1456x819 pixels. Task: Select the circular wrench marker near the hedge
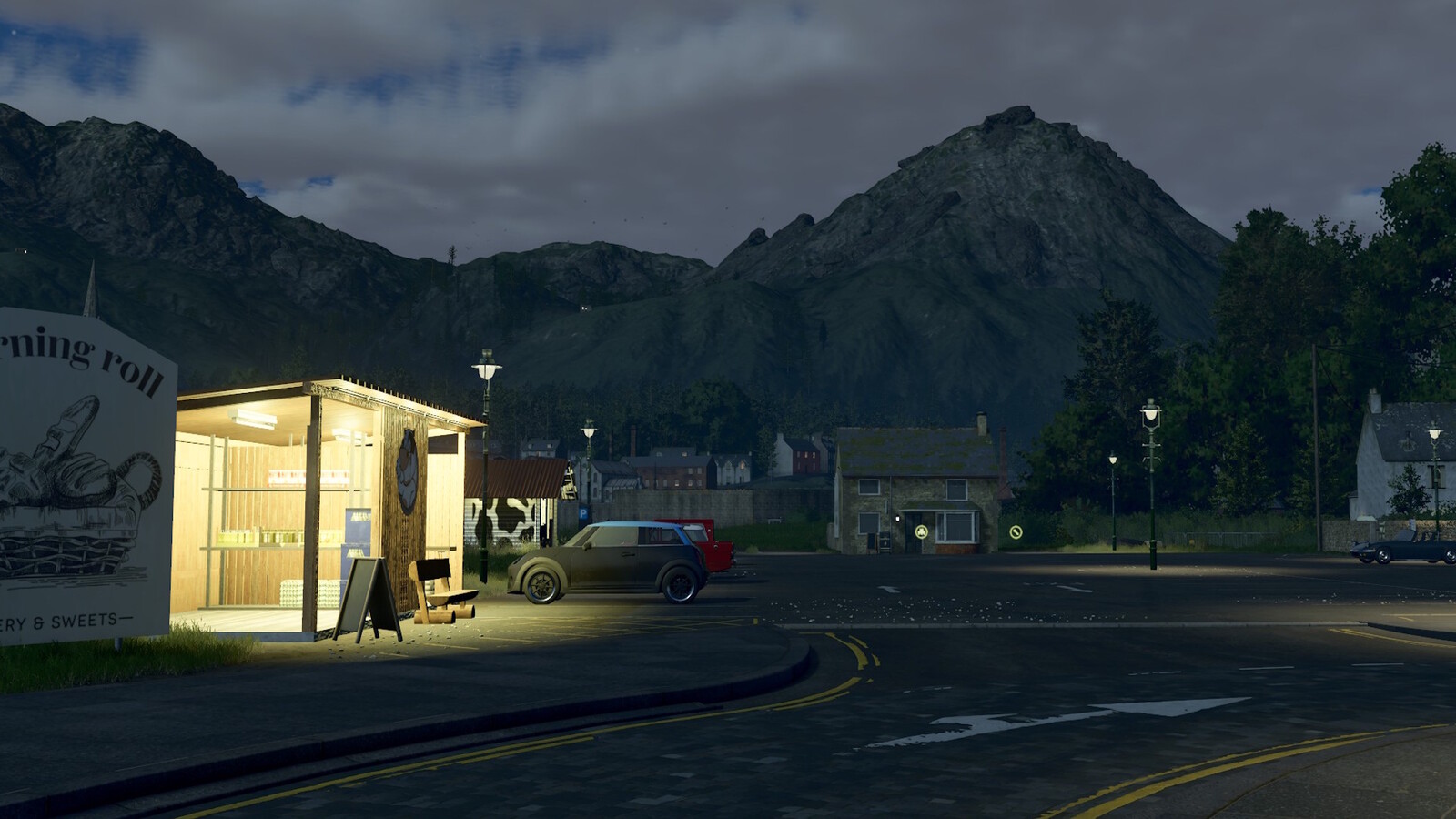click(x=1016, y=532)
